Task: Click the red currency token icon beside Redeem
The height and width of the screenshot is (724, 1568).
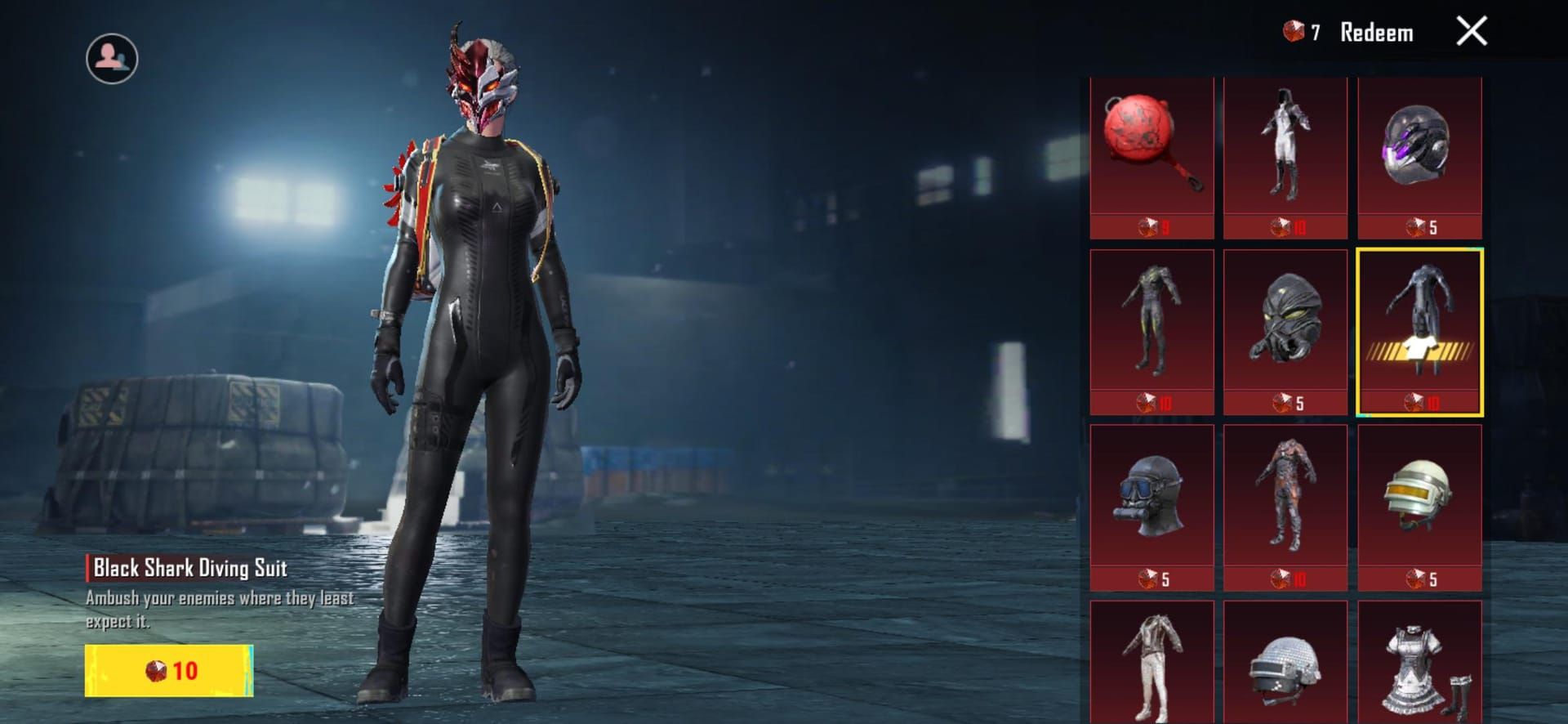Action: tap(1295, 33)
